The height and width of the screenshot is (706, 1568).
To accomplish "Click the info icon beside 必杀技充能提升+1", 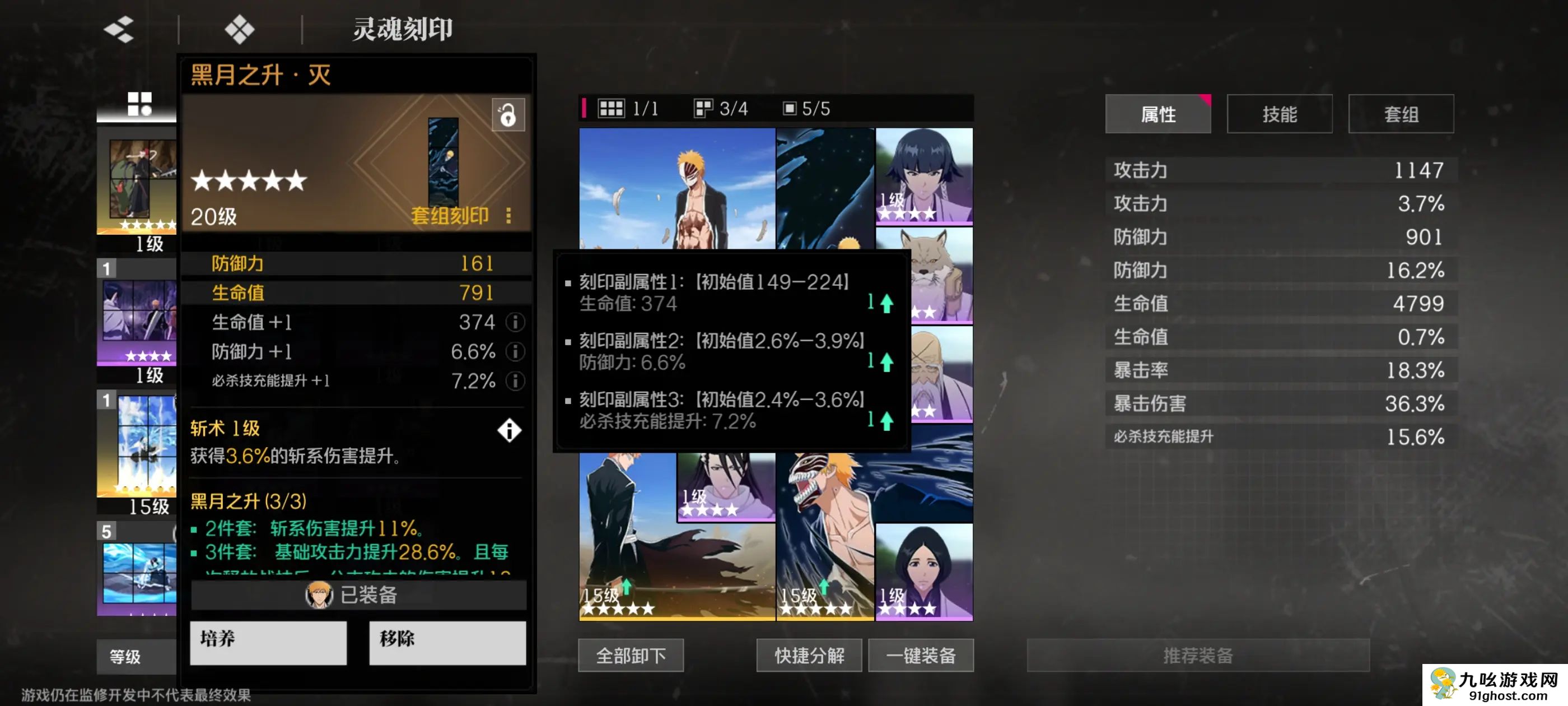I will [516, 382].
